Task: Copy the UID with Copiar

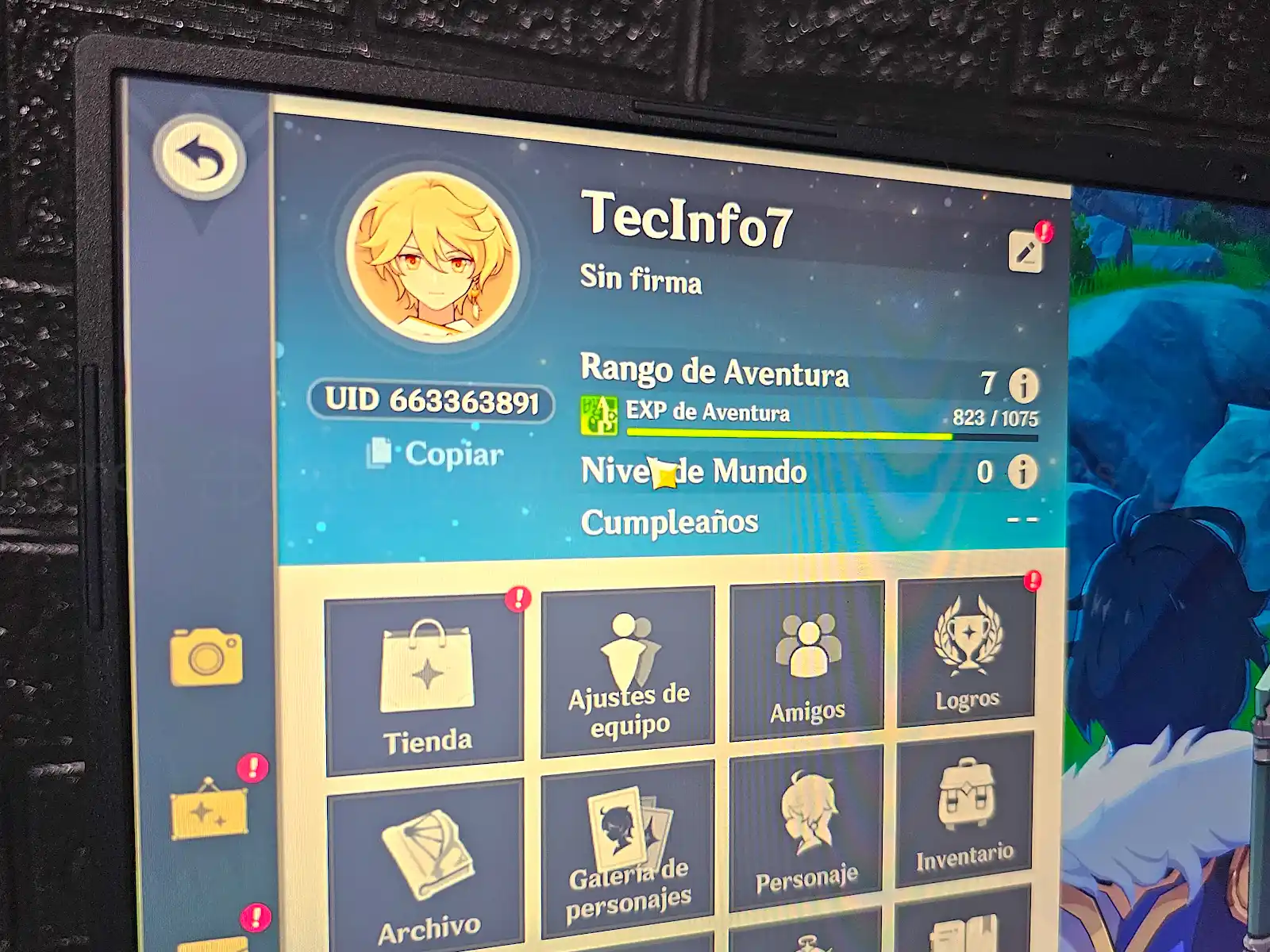Action: (x=435, y=454)
